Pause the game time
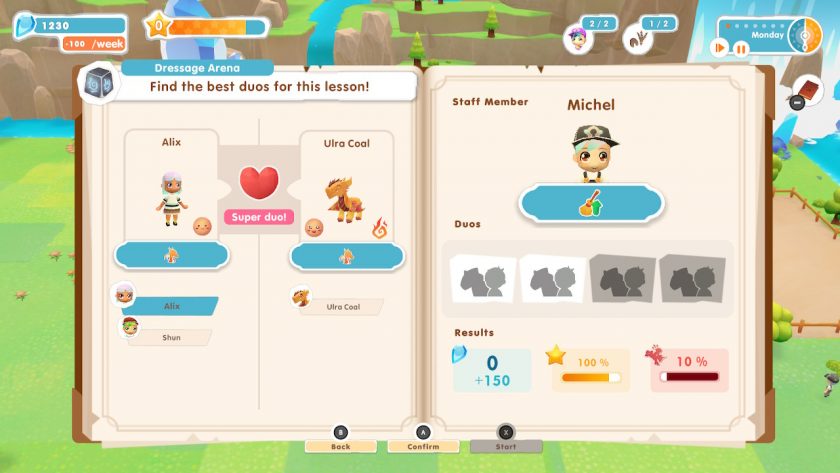This screenshot has height=473, width=840. [x=743, y=48]
